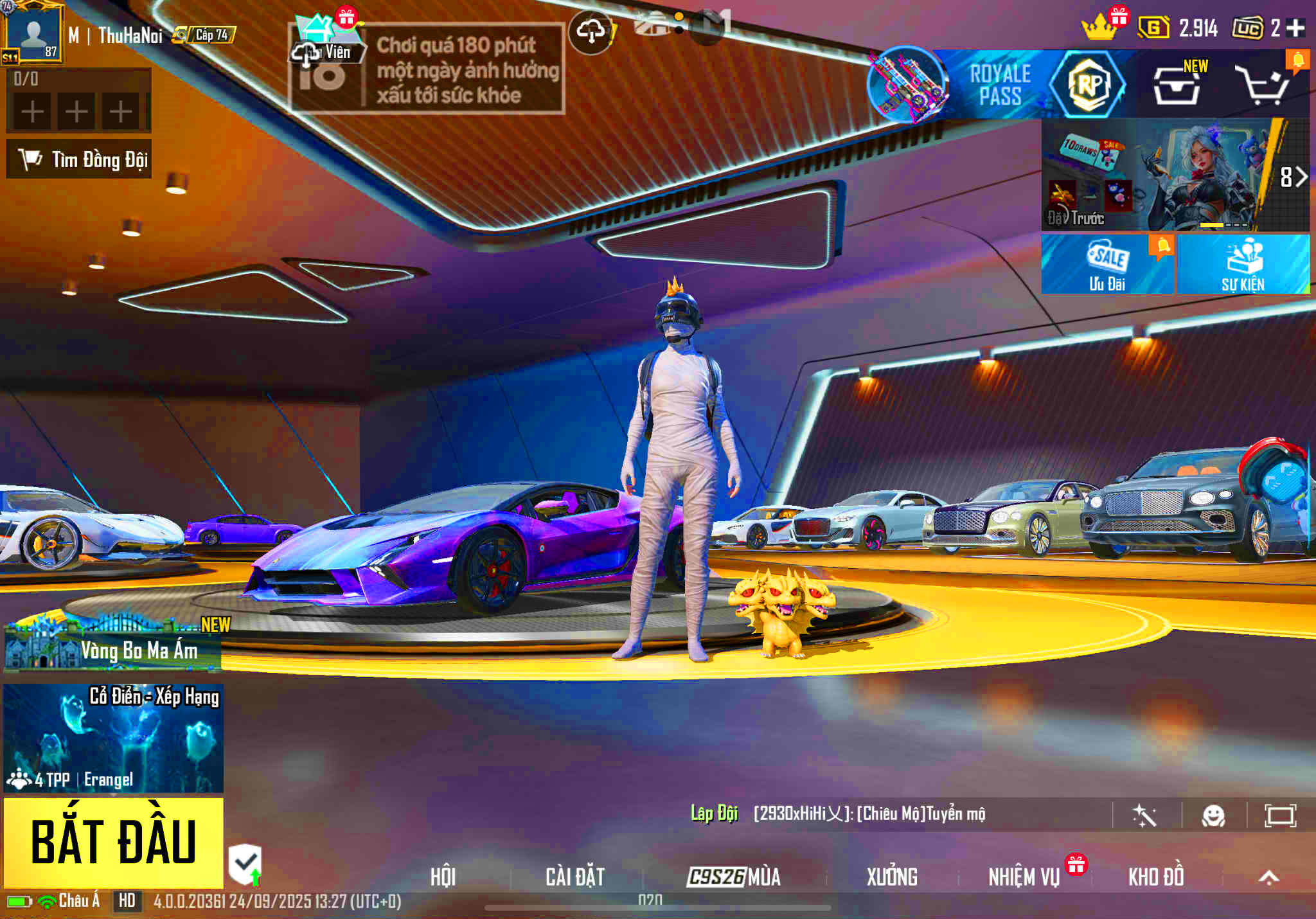Image resolution: width=1316 pixels, height=919 pixels.
Task: Expand the bottom menu with the up arrow
Action: (1268, 877)
